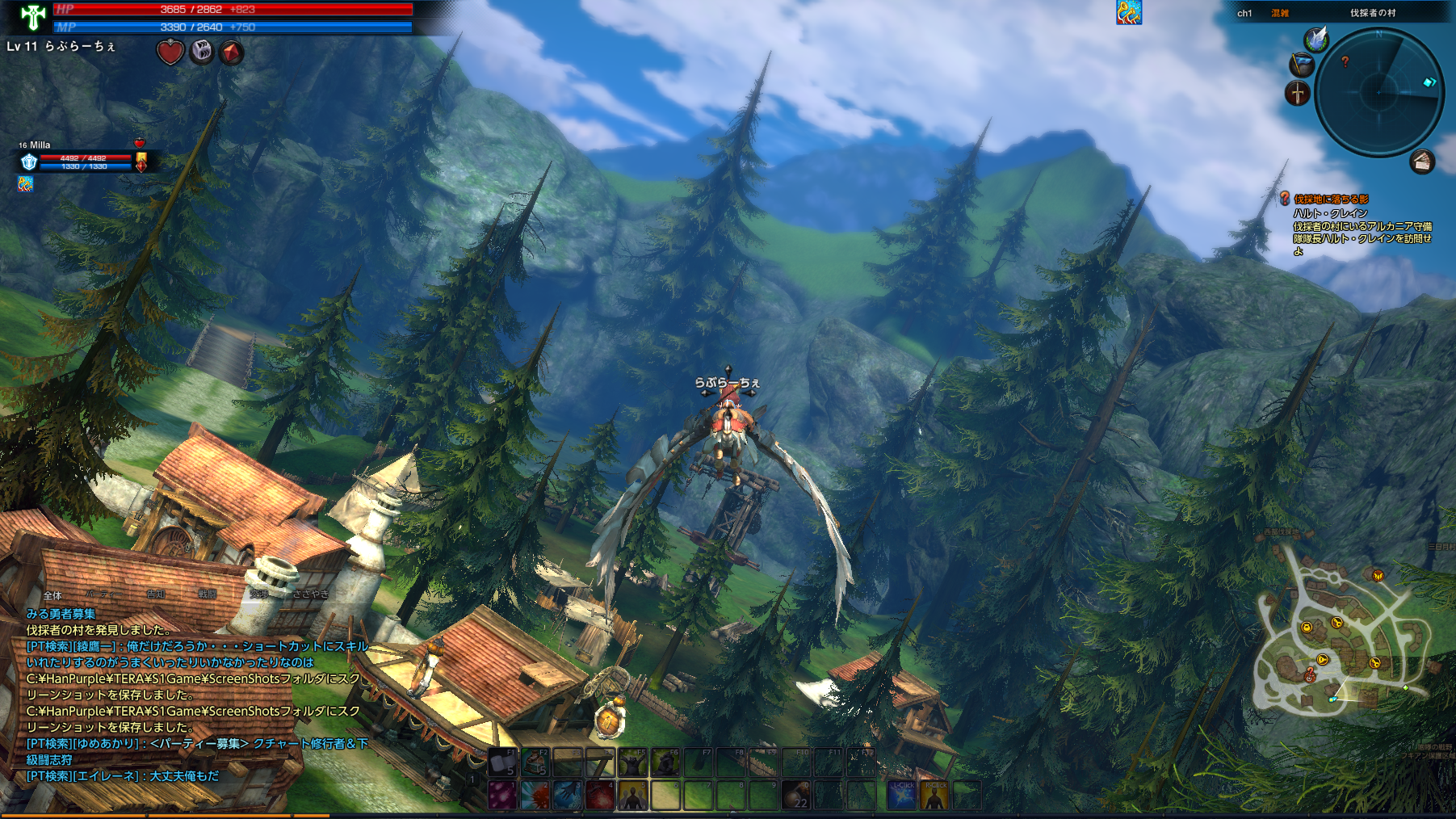Open the パーティー chat tab
The height and width of the screenshot is (819, 1456).
(104, 595)
